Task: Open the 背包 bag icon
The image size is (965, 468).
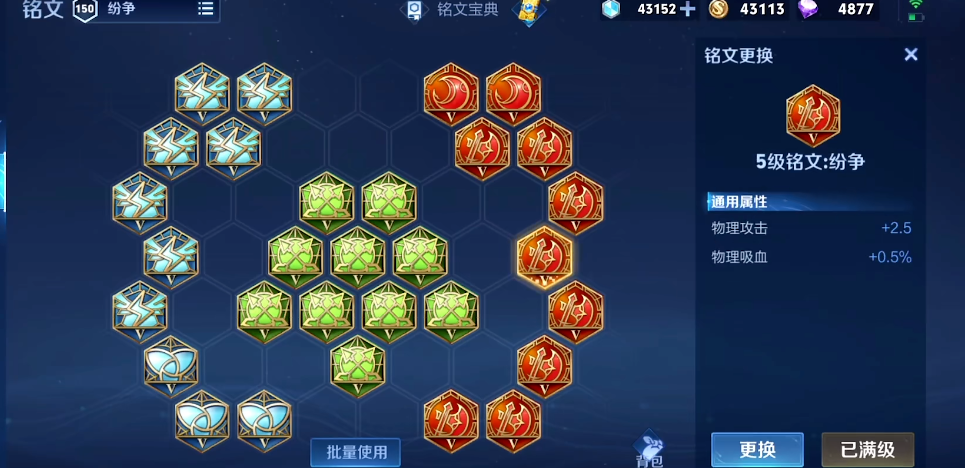Action: point(649,451)
